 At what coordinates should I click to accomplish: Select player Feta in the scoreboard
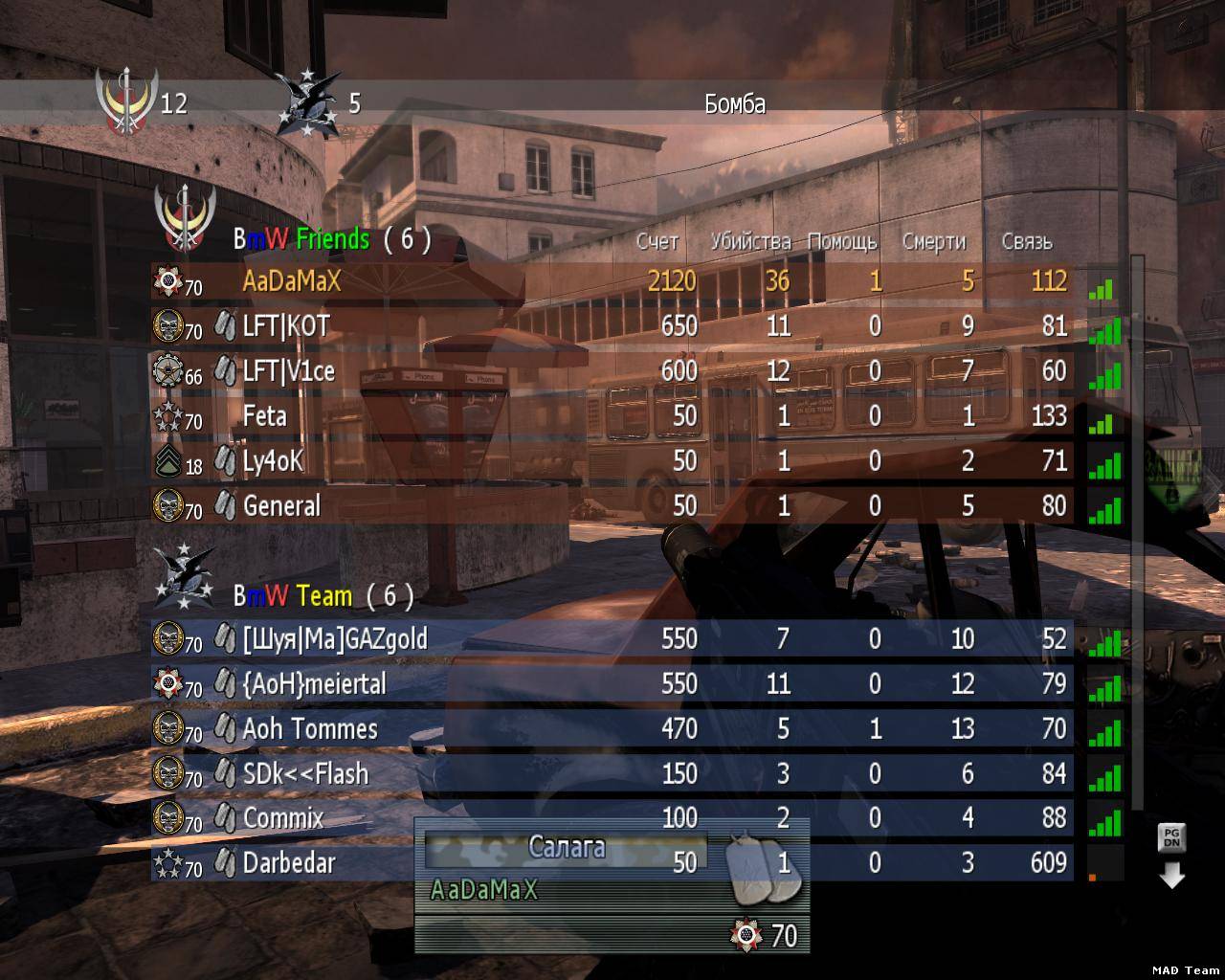[x=612, y=415]
